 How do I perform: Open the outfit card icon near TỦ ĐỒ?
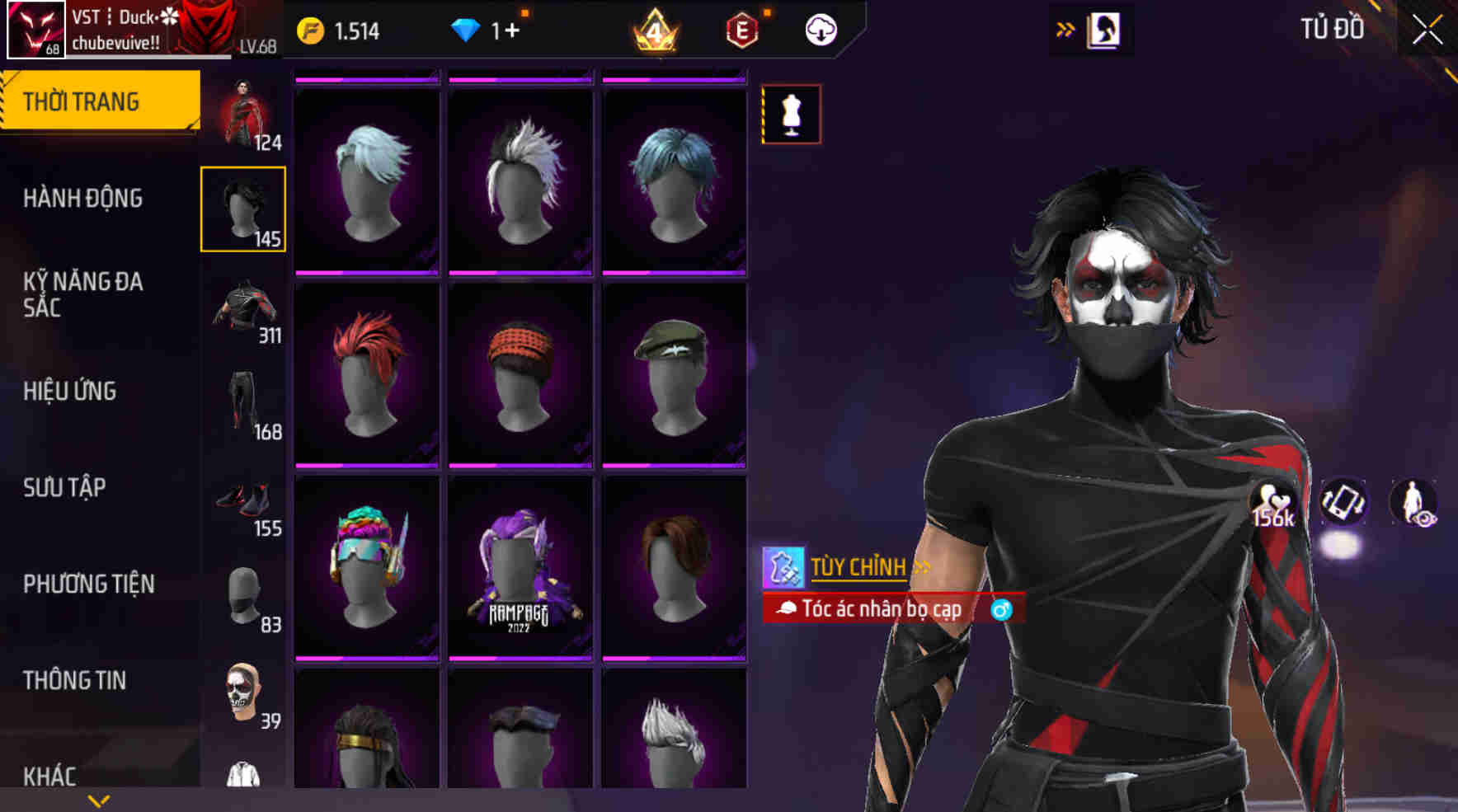pos(1102,28)
